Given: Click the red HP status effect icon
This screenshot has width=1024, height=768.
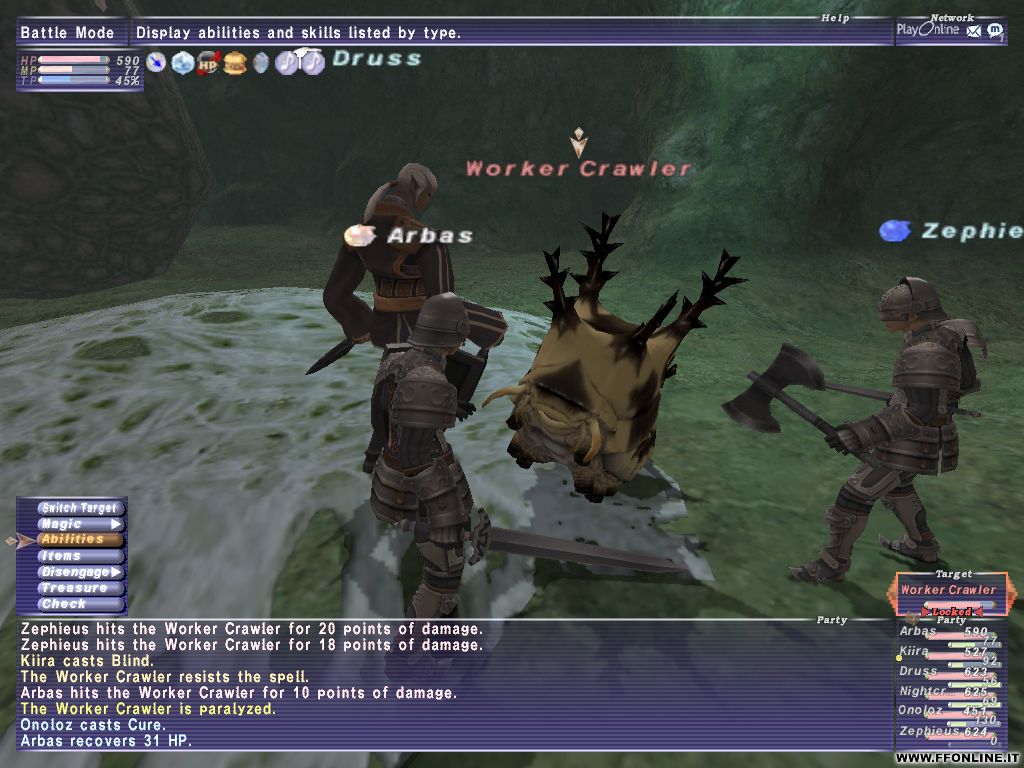Looking at the screenshot, I should pos(209,63).
